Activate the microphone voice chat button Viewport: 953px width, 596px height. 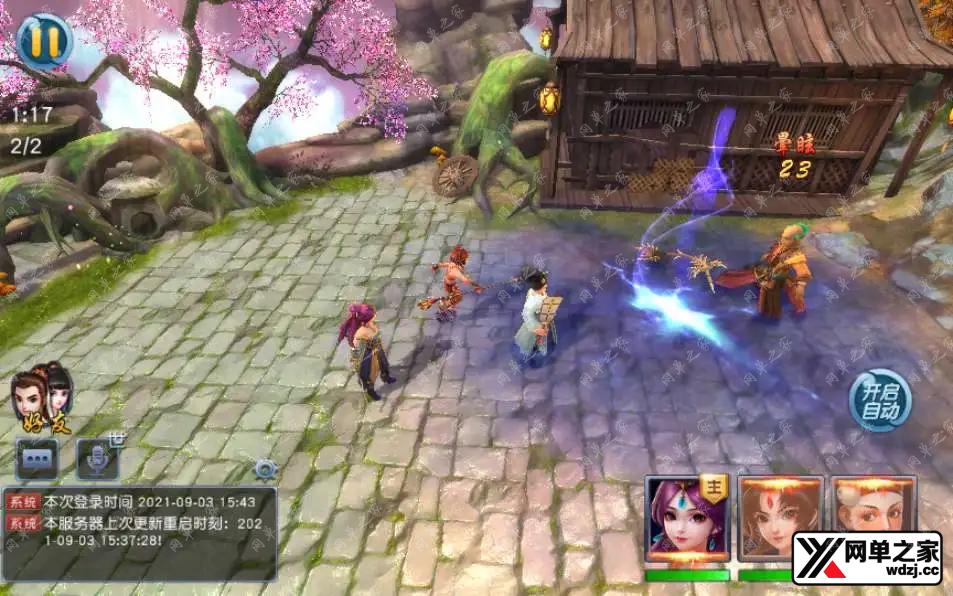tap(98, 459)
